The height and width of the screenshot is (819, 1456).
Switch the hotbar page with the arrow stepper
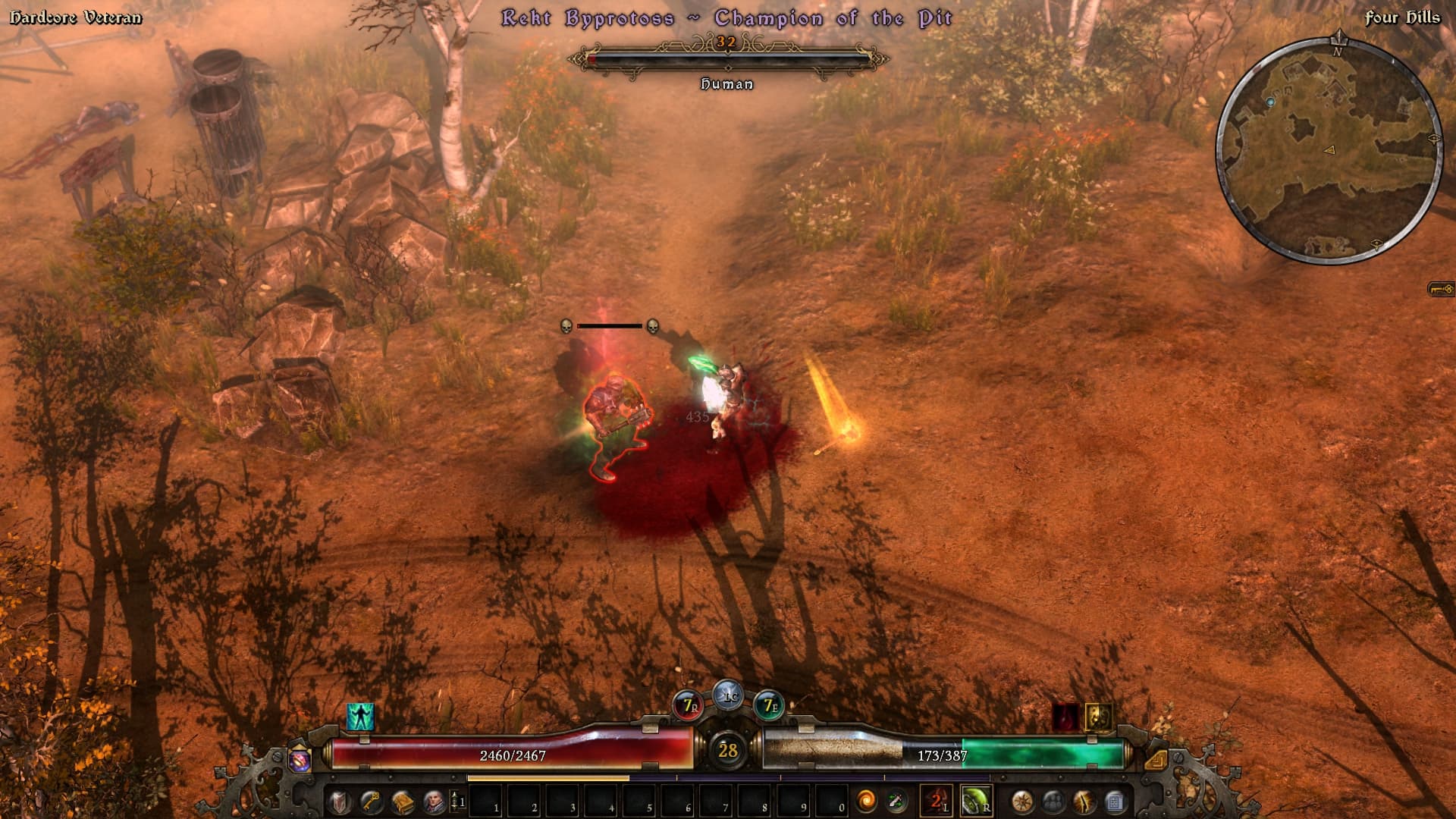455,801
